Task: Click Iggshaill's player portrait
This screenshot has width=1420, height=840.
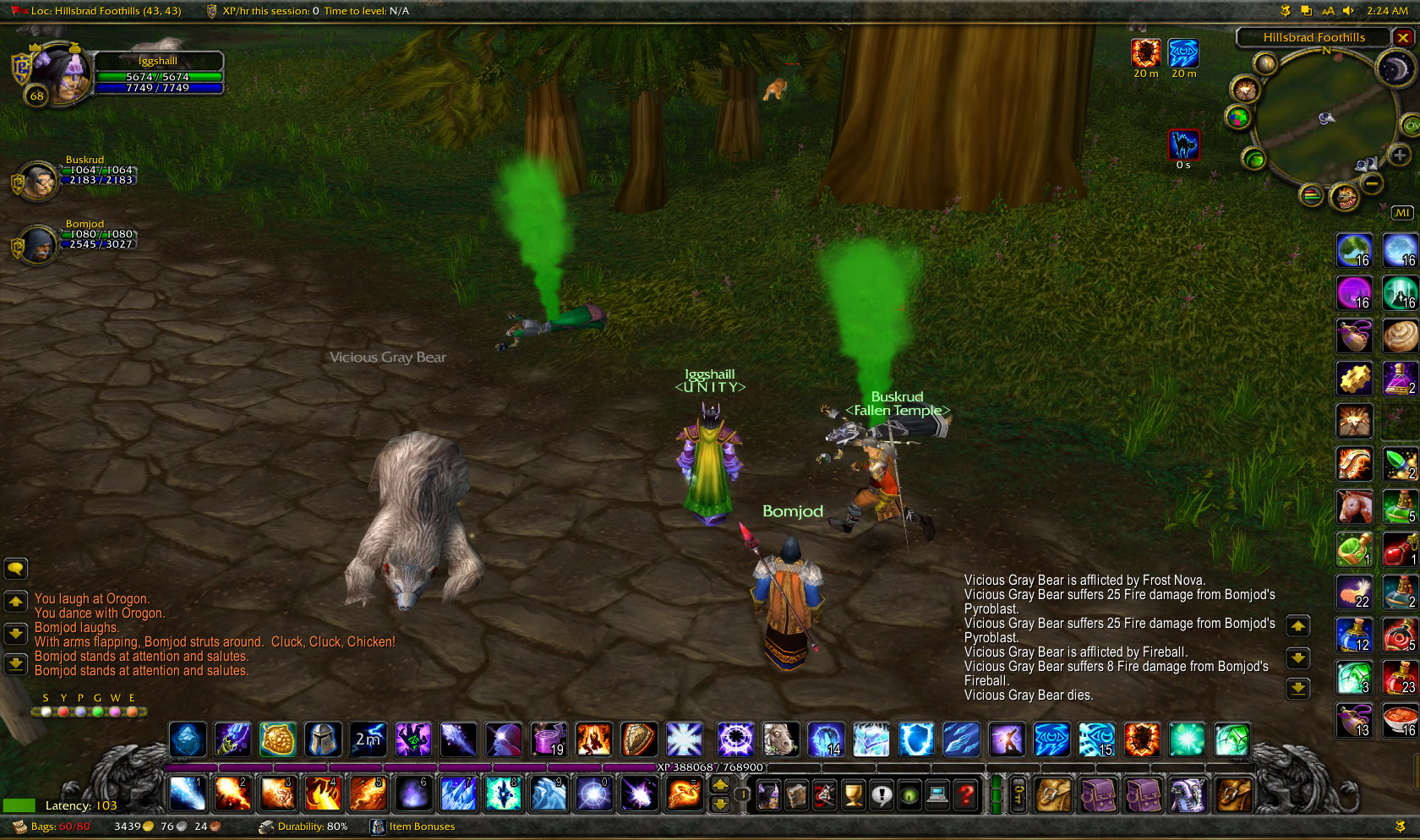Action: [x=61, y=74]
